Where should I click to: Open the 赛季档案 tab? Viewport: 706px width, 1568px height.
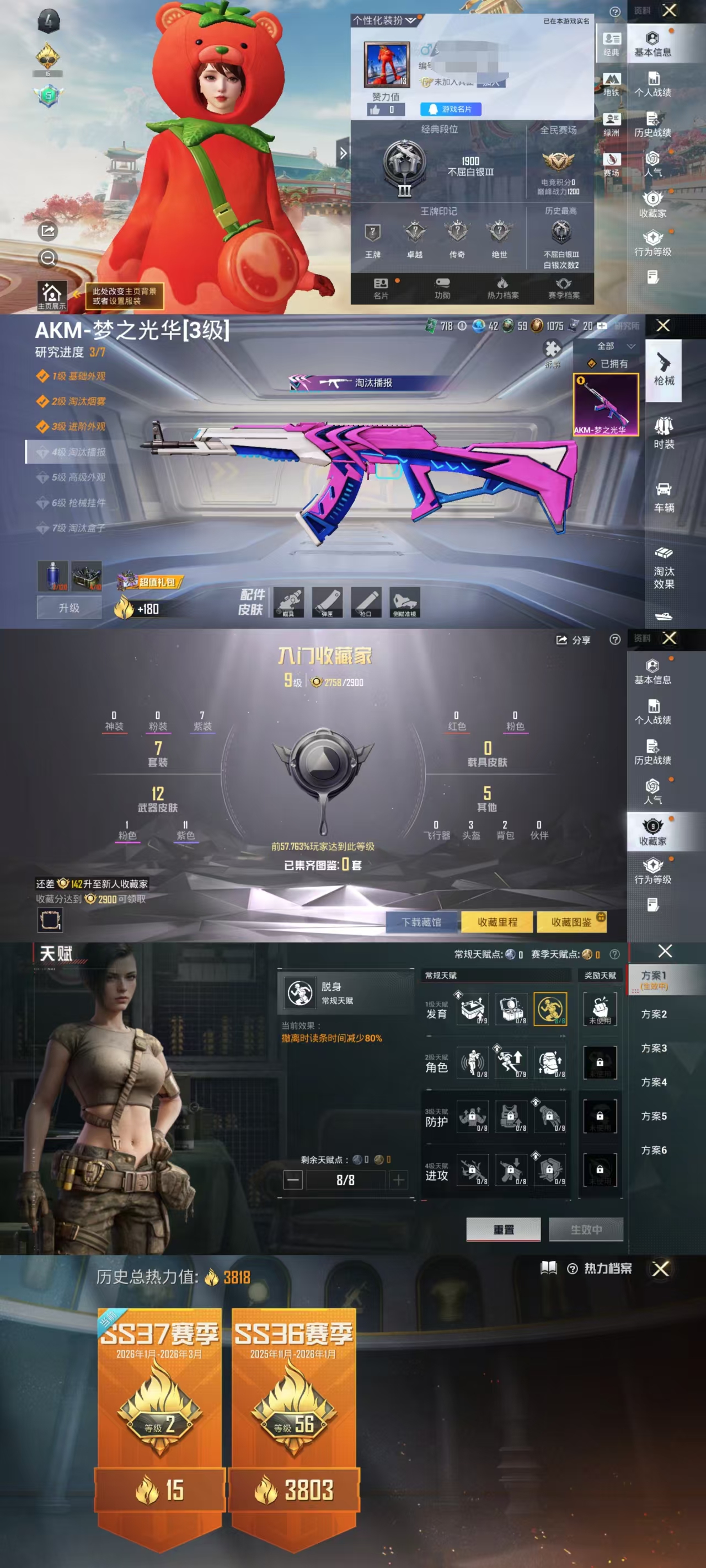[564, 288]
